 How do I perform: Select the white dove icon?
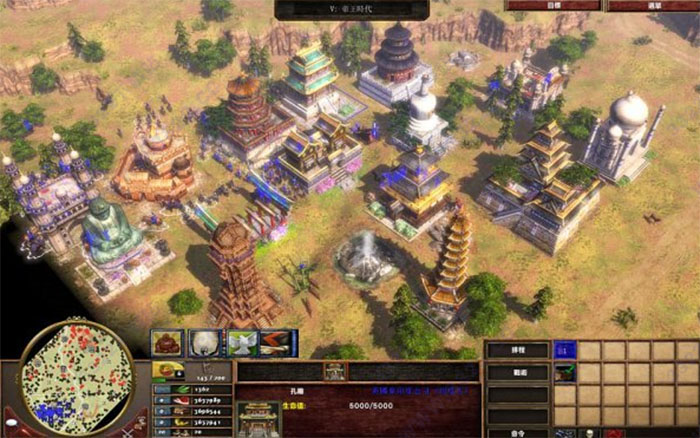[243, 342]
